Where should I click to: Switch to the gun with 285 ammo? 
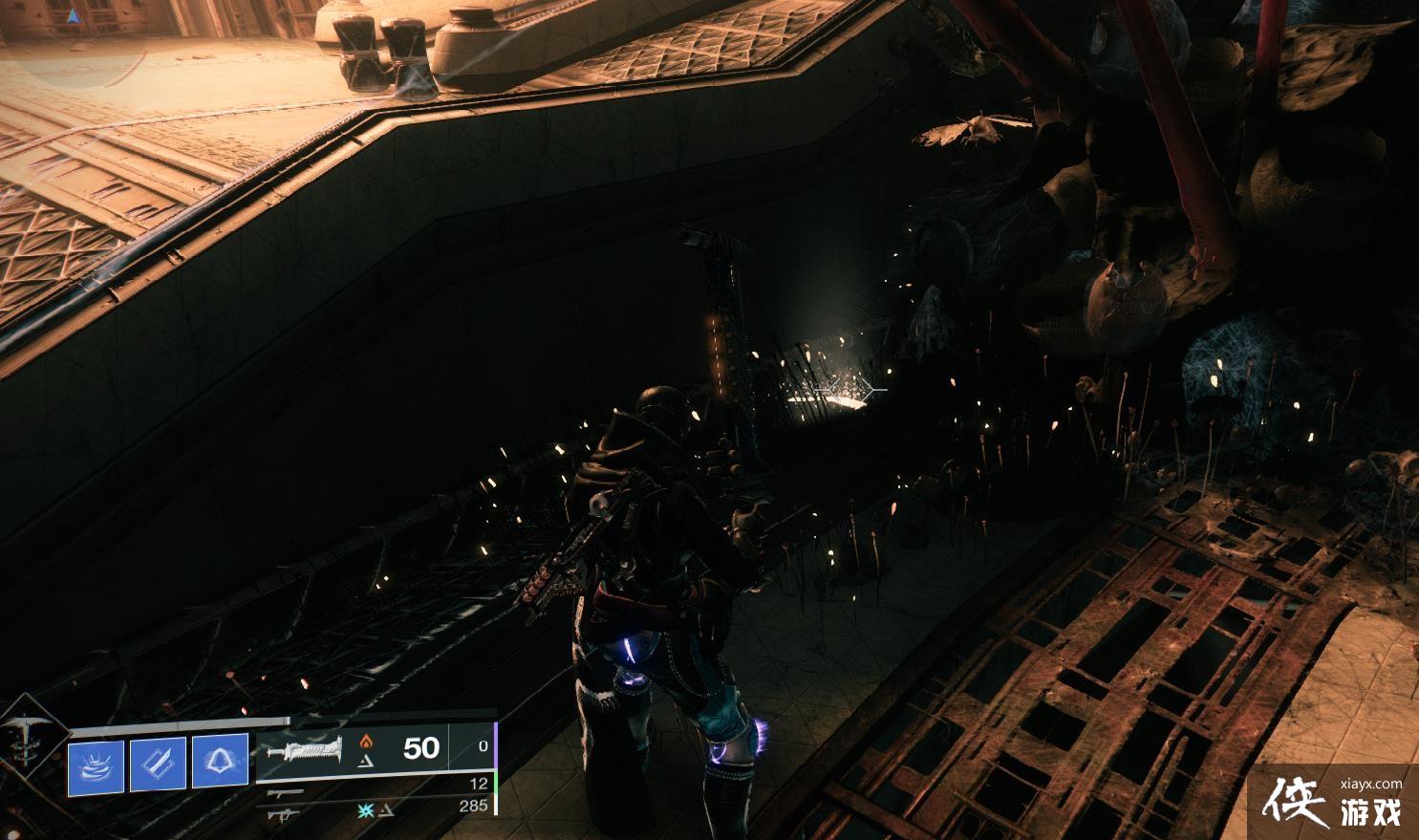tap(284, 813)
